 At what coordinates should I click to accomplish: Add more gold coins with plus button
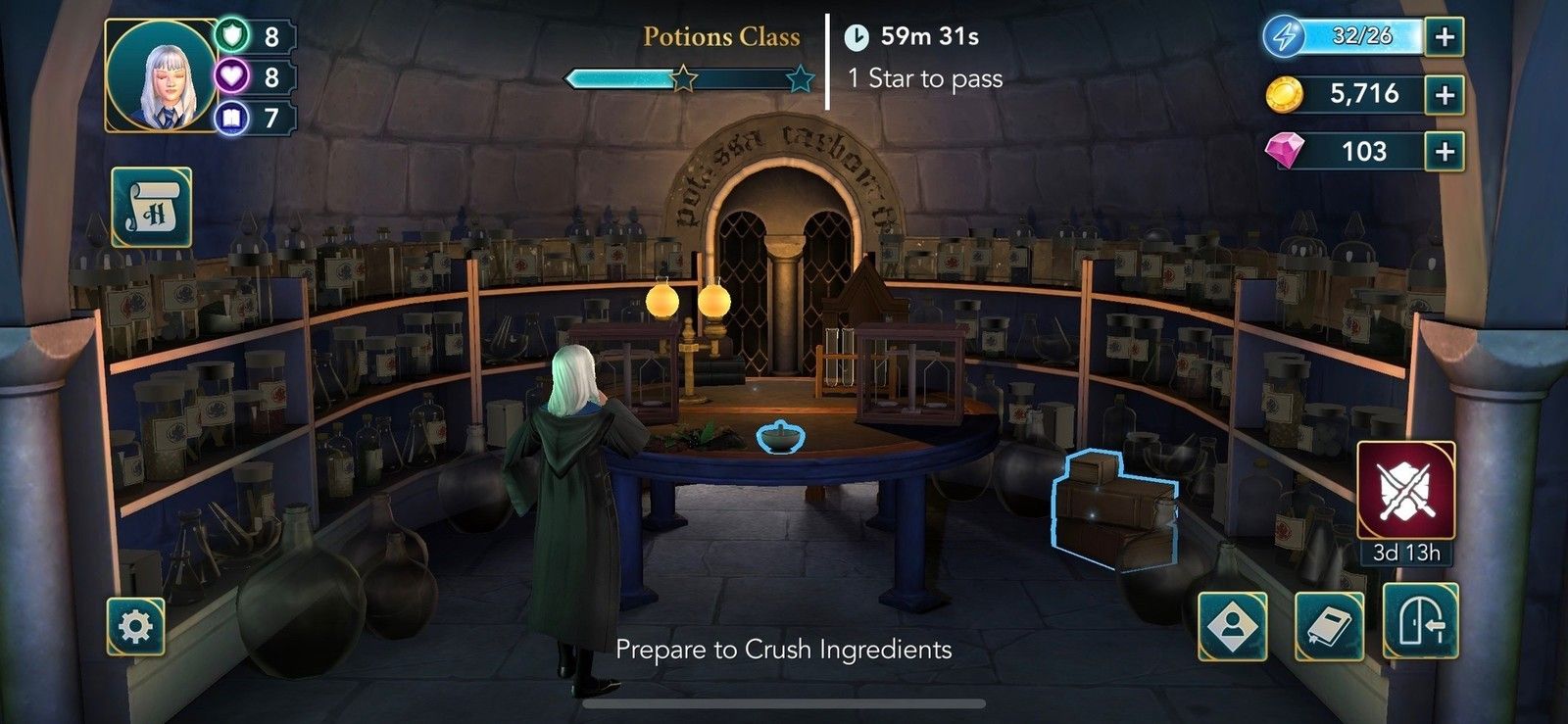1444,95
